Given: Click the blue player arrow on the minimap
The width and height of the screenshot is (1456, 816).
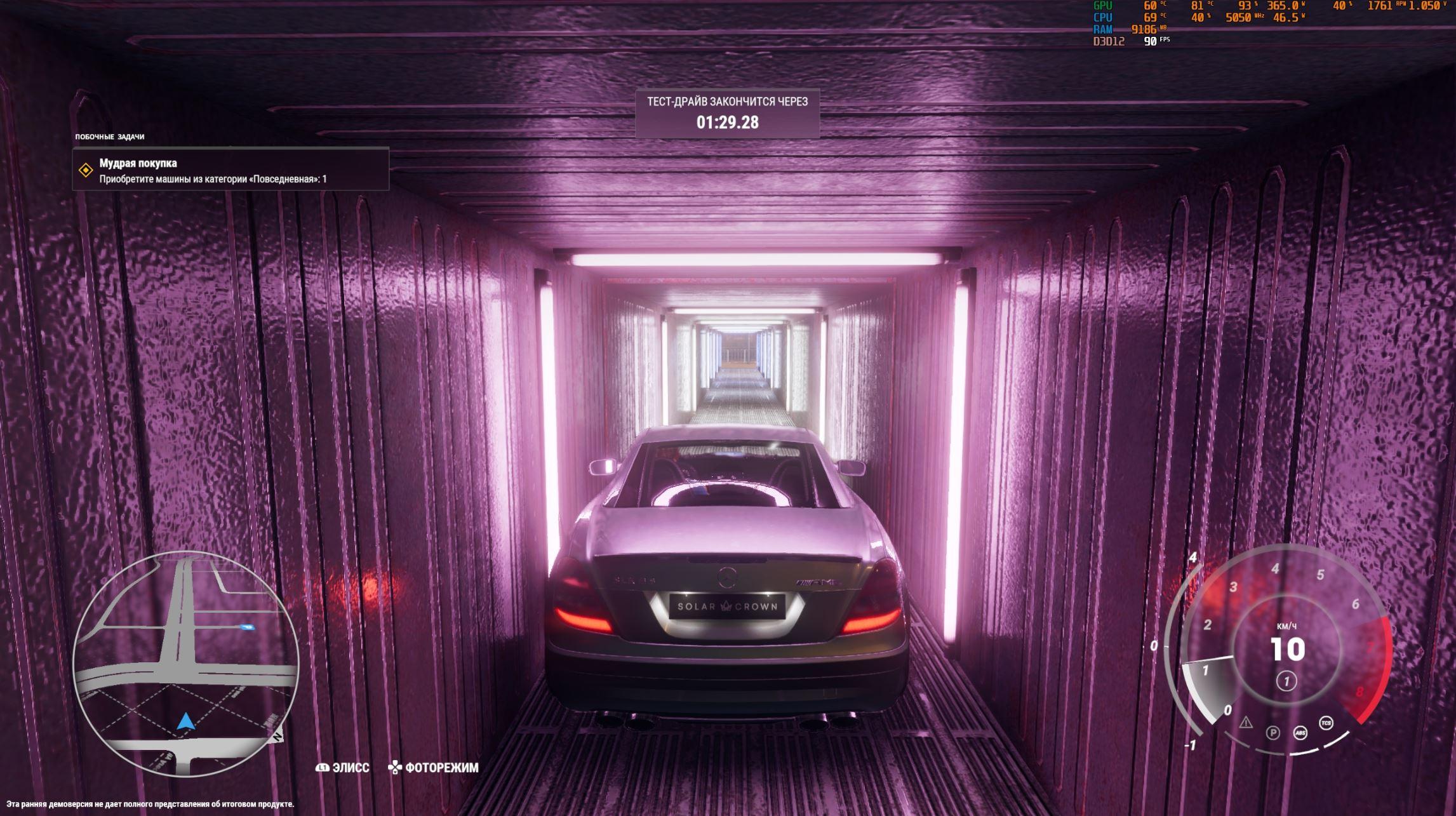Looking at the screenshot, I should coord(185,722).
